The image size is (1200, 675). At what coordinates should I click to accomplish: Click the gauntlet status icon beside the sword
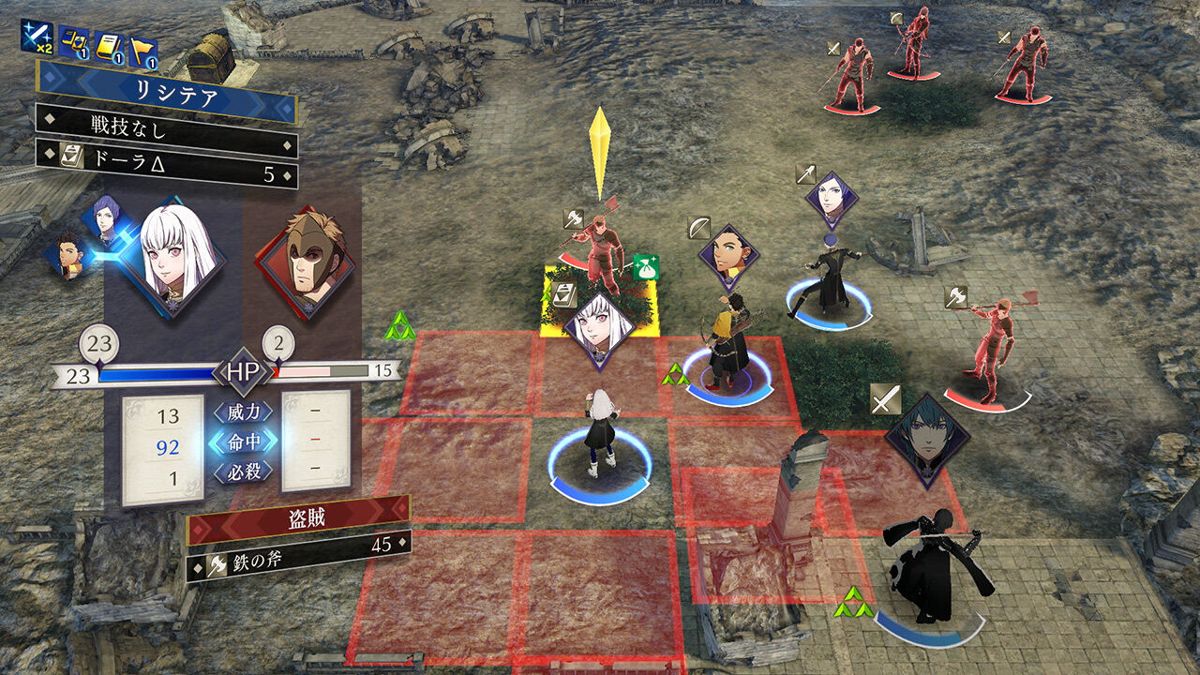point(73,44)
